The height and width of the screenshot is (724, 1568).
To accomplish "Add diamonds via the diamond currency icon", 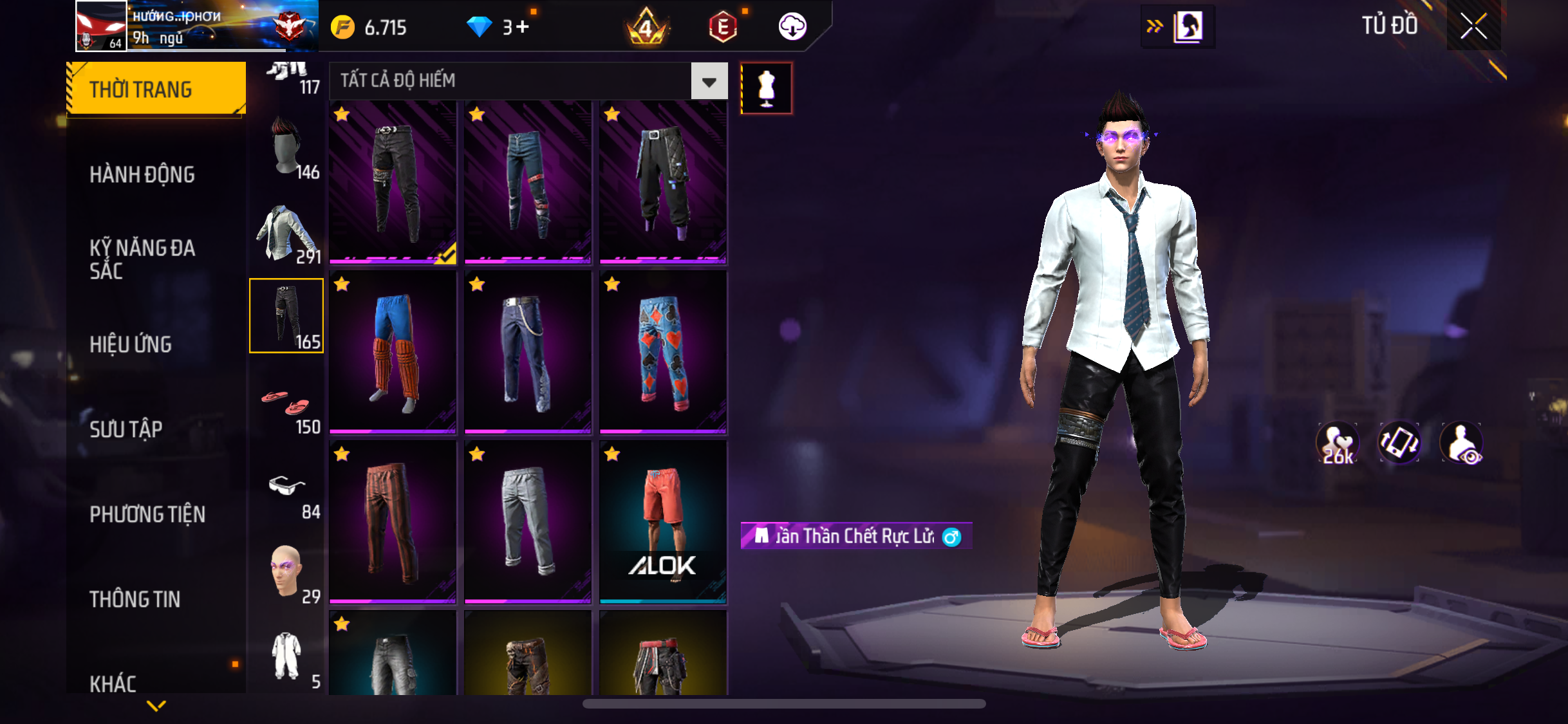I will point(479,27).
